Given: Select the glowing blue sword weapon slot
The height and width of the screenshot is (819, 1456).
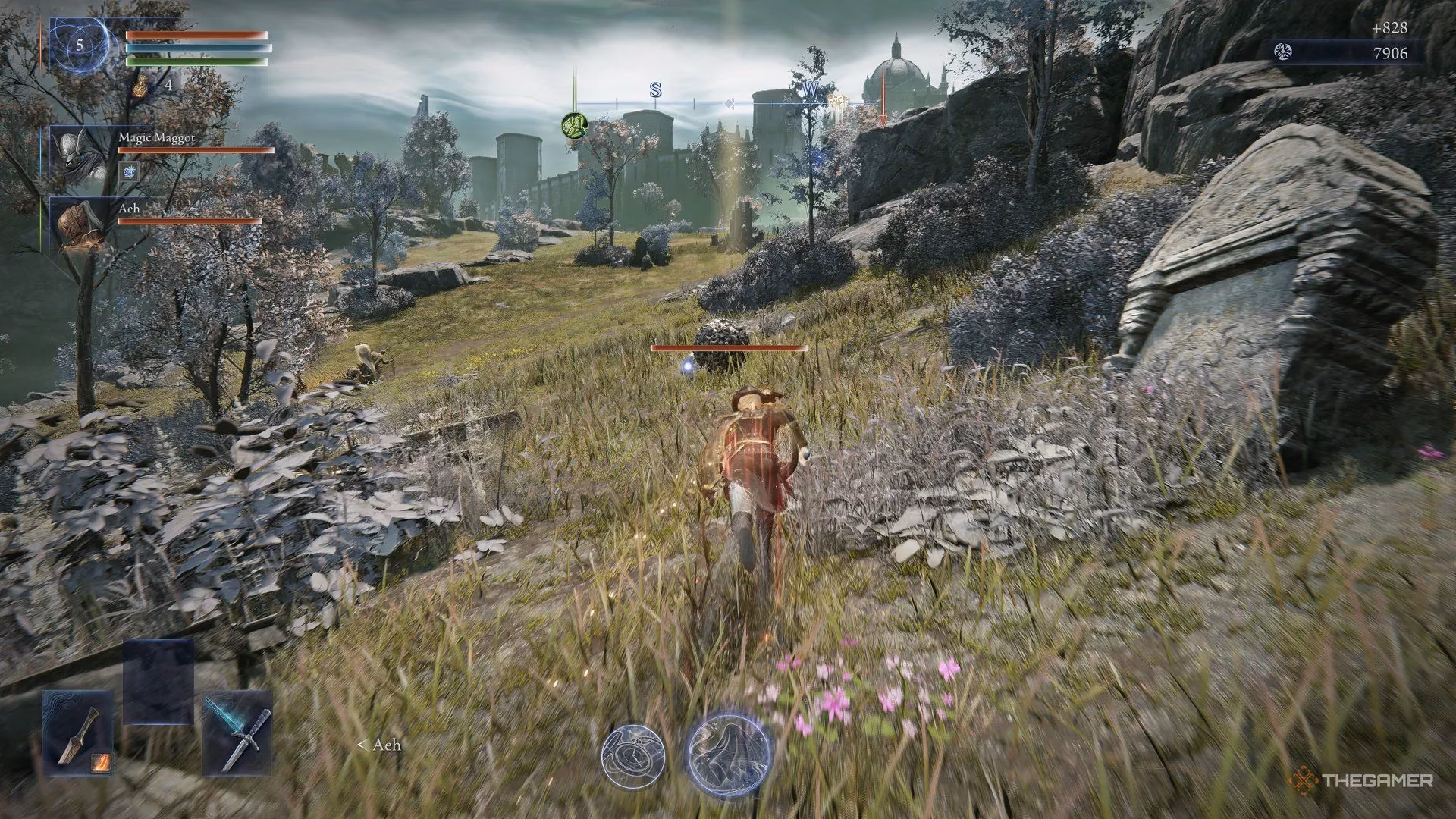Looking at the screenshot, I should (x=237, y=733).
